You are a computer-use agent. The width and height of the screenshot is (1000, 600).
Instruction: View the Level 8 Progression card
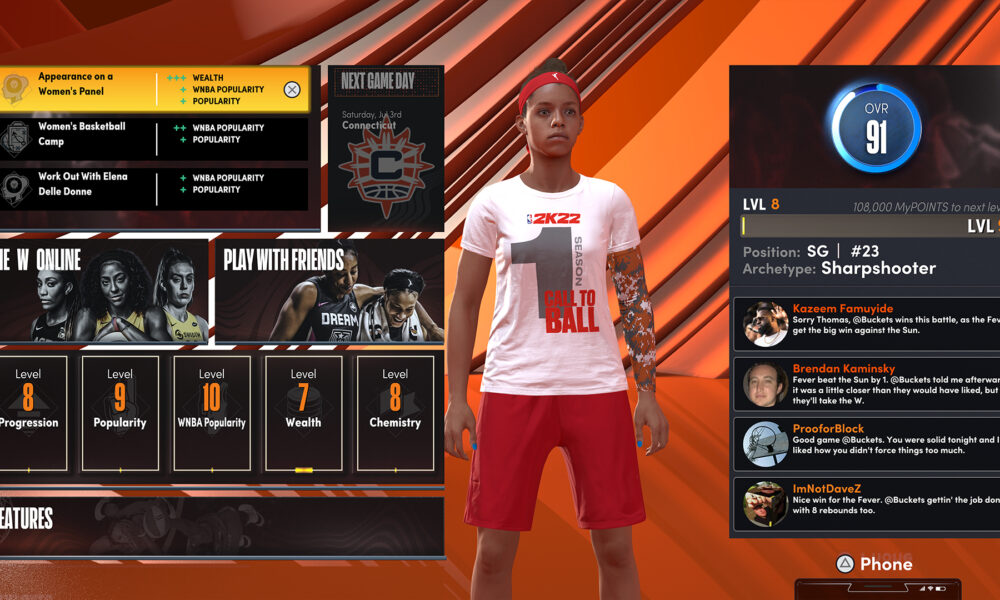[x=29, y=412]
